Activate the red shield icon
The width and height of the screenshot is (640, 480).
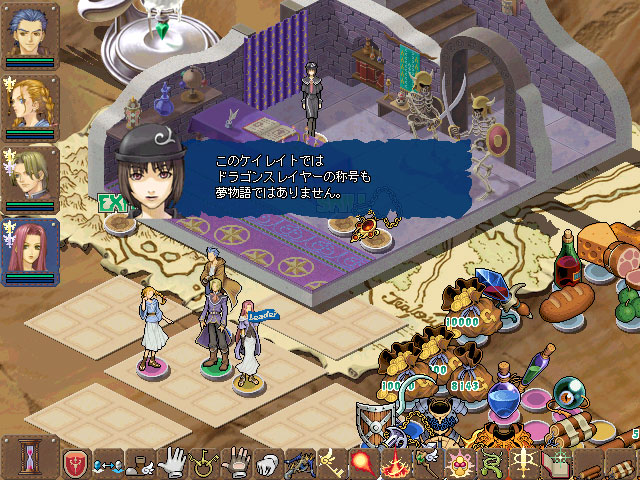coord(75,463)
